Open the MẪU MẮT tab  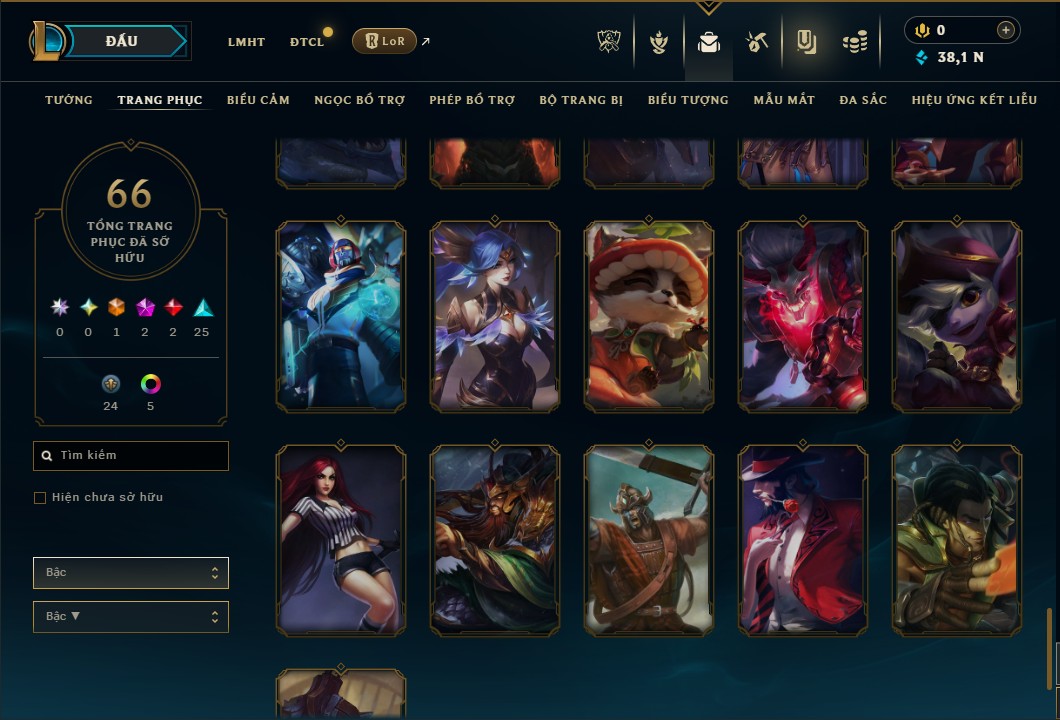784,100
